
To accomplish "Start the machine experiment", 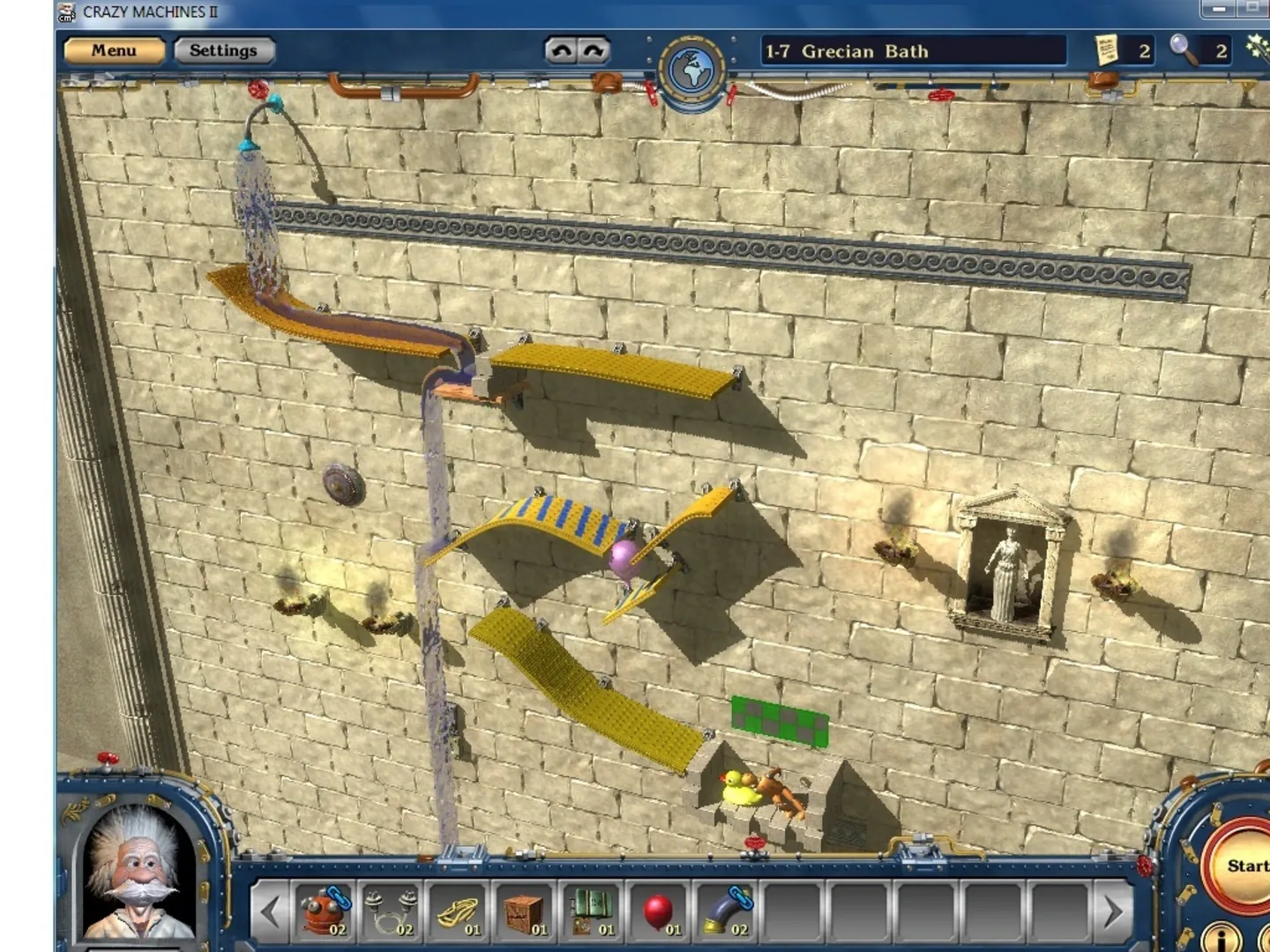I will tap(1245, 866).
